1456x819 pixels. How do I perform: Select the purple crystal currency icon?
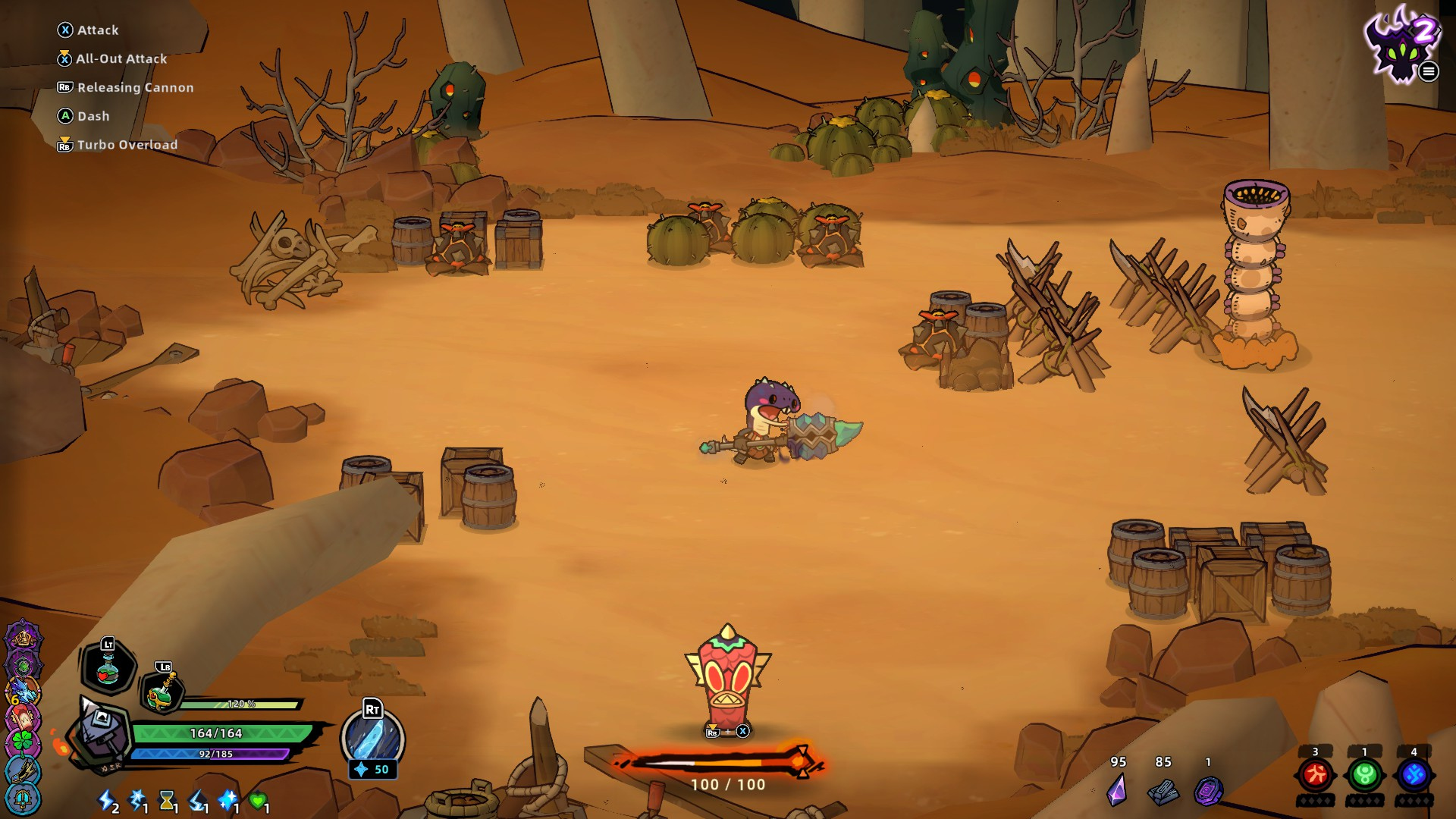tap(1117, 790)
